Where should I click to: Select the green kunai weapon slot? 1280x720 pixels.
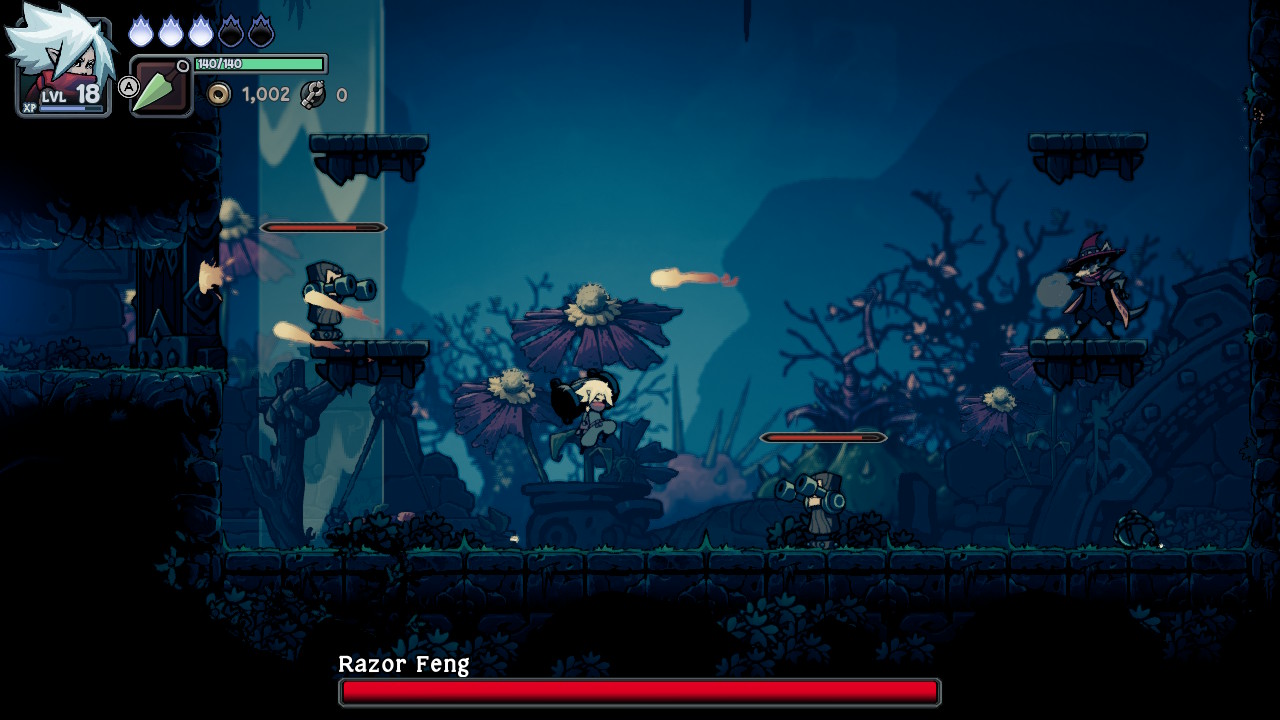coord(160,87)
